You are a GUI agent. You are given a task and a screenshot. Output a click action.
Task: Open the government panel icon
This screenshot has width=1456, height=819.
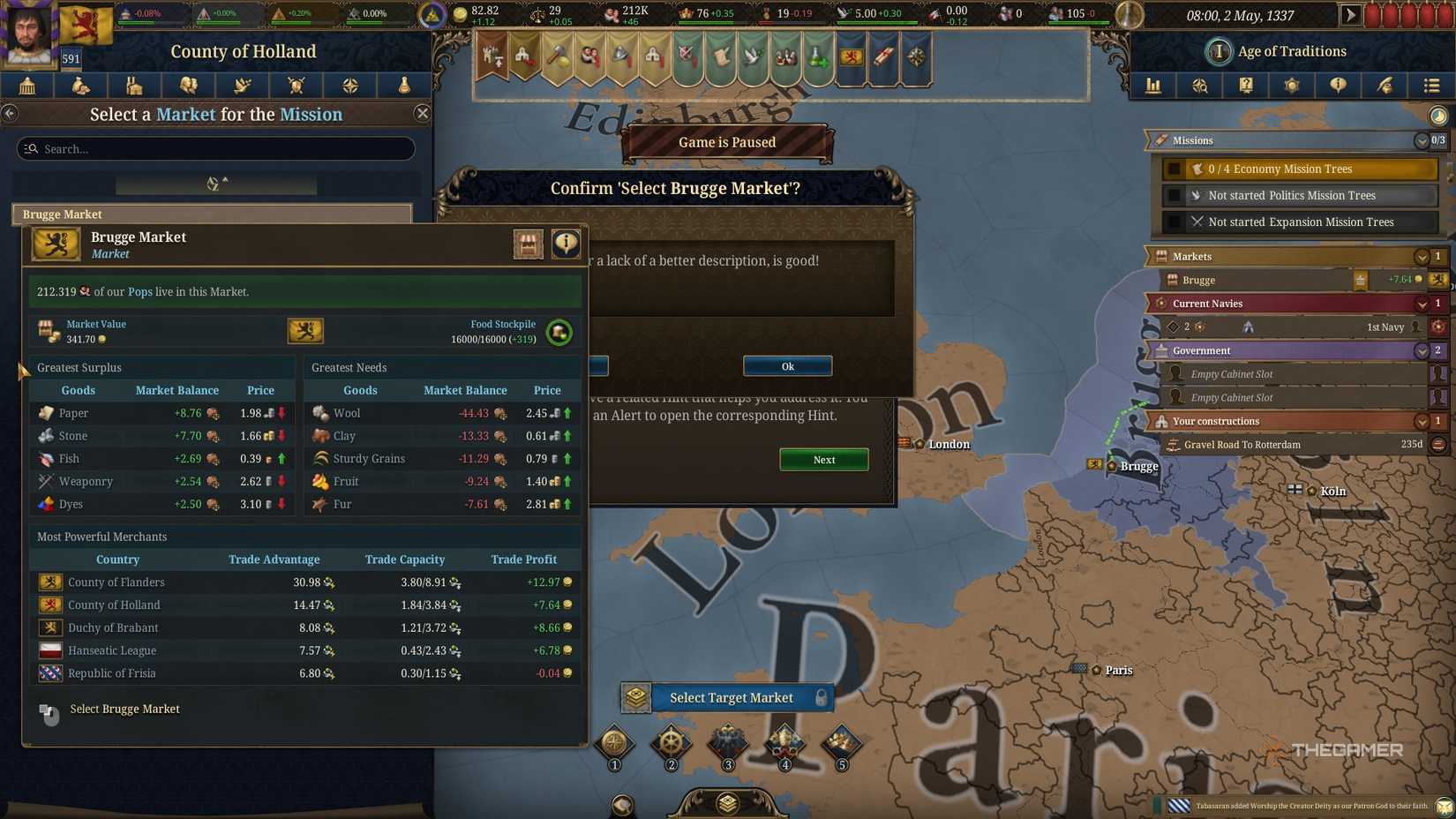click(x=26, y=86)
